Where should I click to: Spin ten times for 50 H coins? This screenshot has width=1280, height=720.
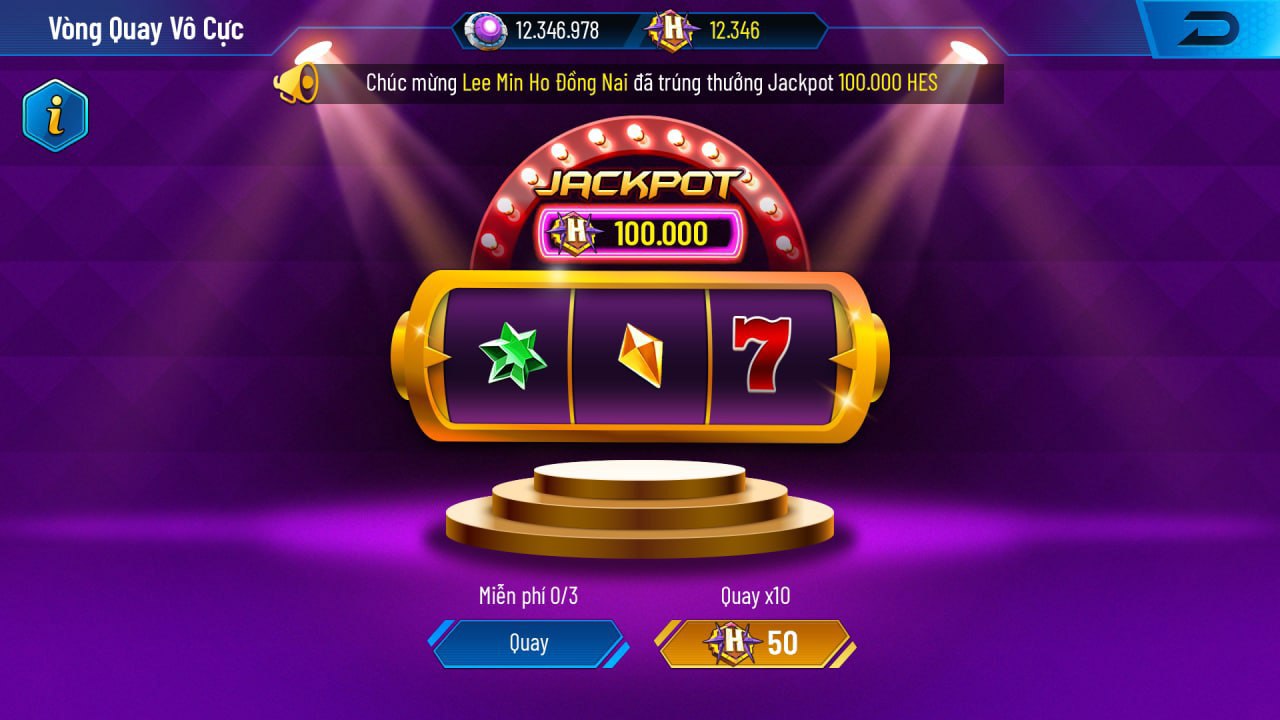click(x=755, y=643)
